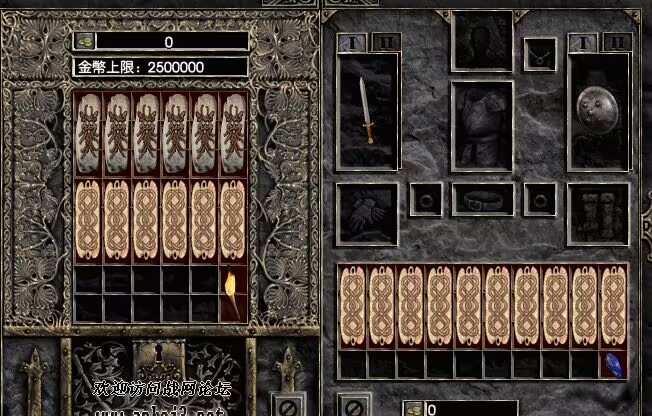This screenshot has height=416, width=652.
Task: Switch to weapon set II above the sword
Action: 388,42
